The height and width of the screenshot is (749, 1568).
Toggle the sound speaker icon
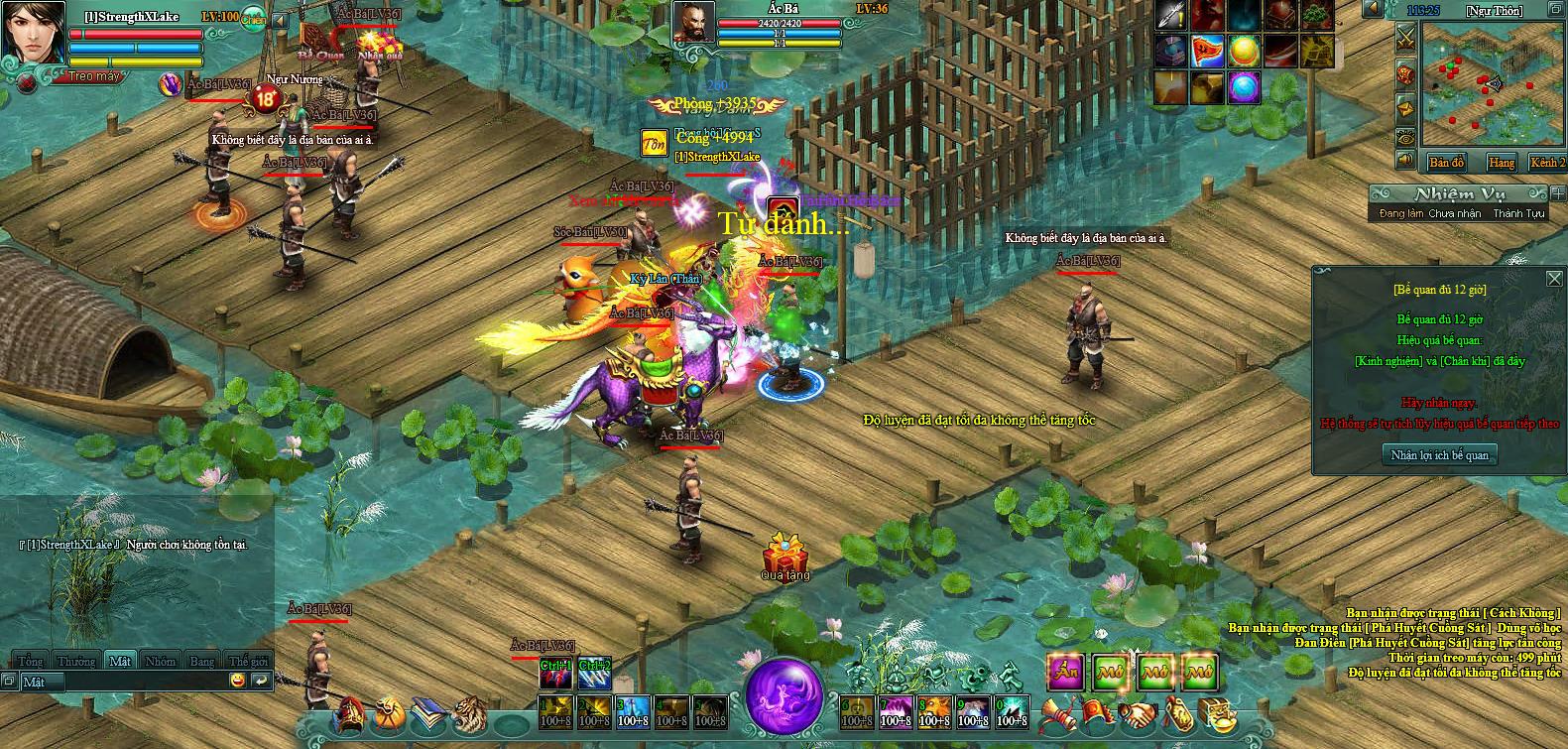1405,160
